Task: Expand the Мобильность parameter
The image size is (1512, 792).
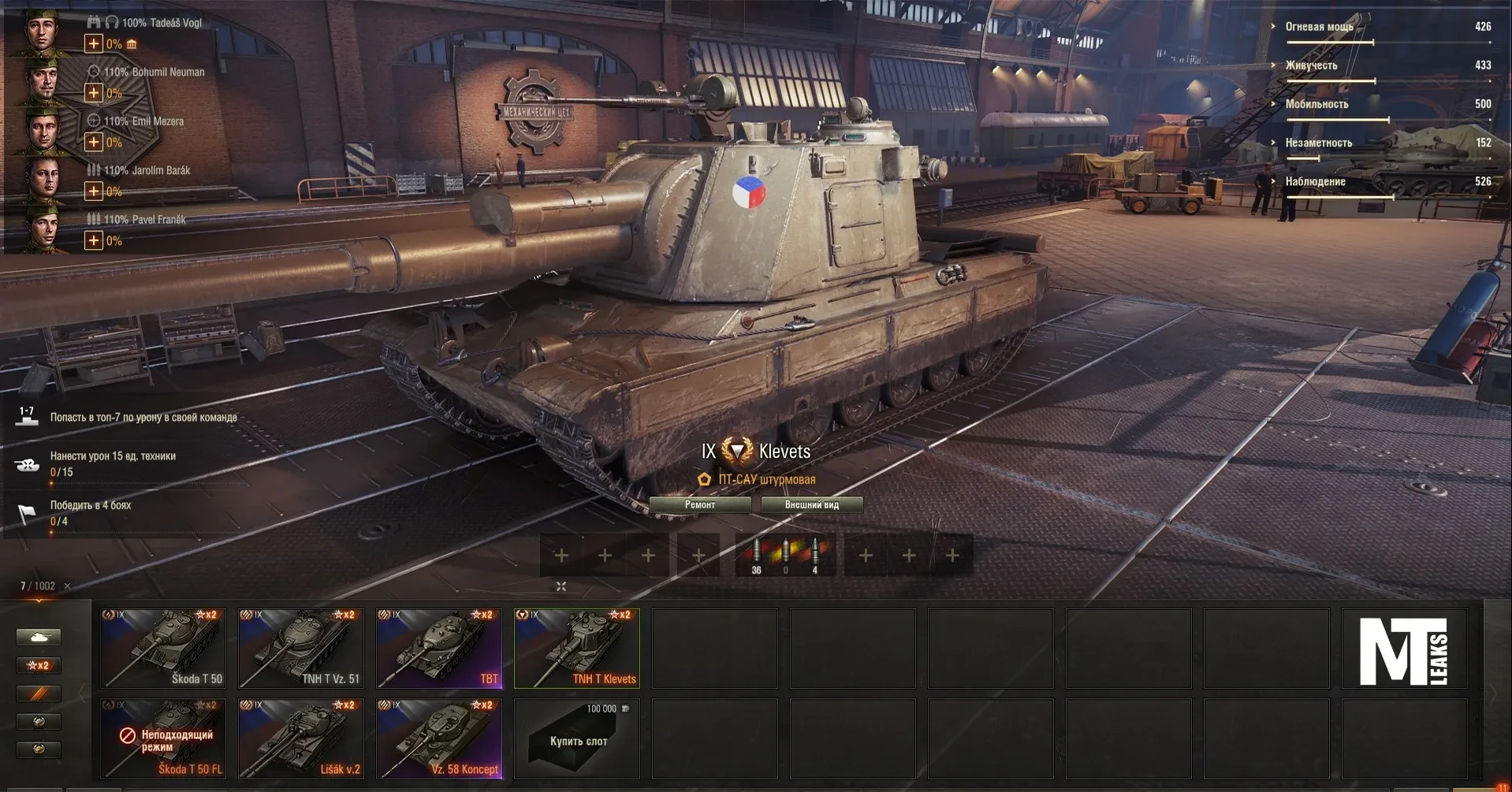Action: (x=1316, y=104)
